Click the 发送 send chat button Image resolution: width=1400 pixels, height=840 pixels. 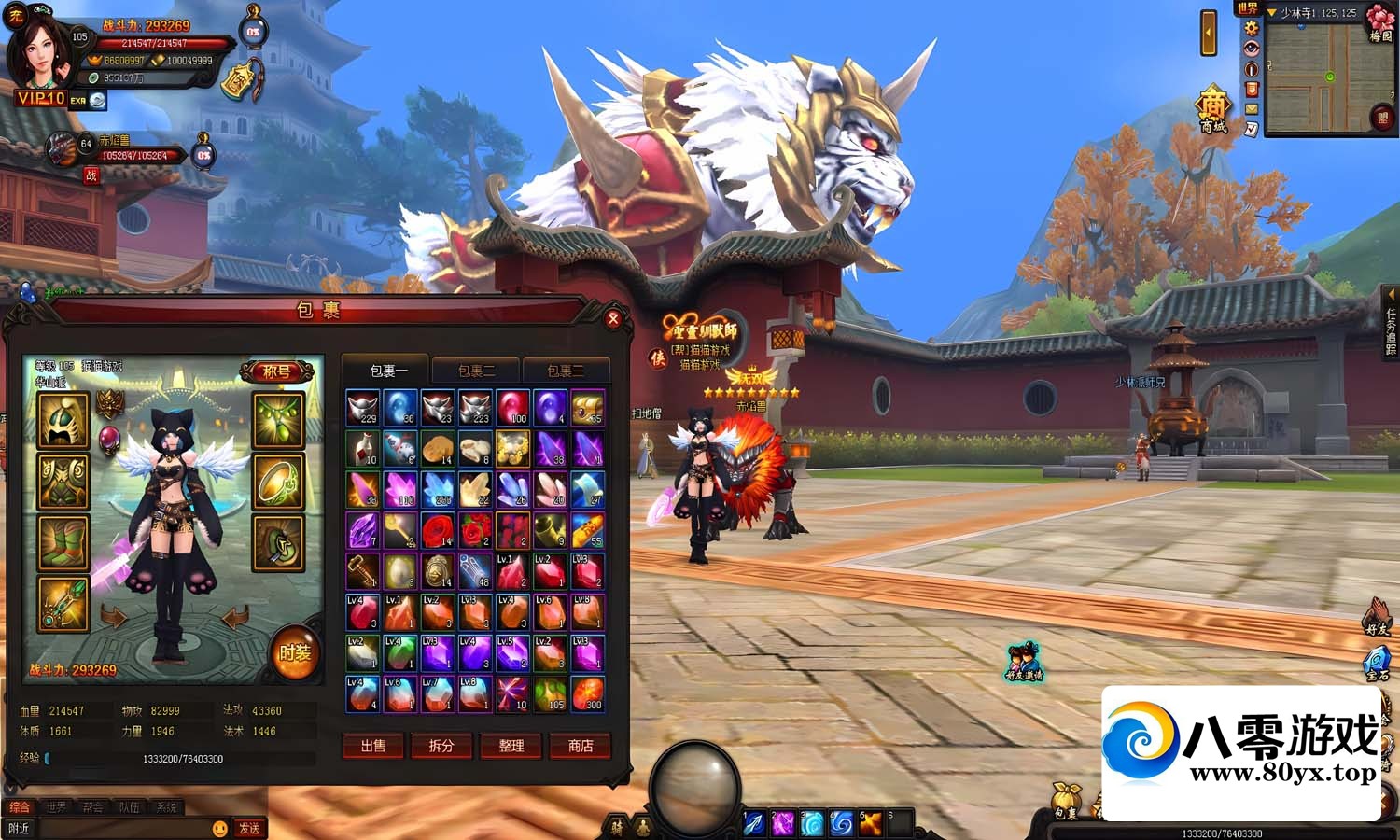coord(249,828)
